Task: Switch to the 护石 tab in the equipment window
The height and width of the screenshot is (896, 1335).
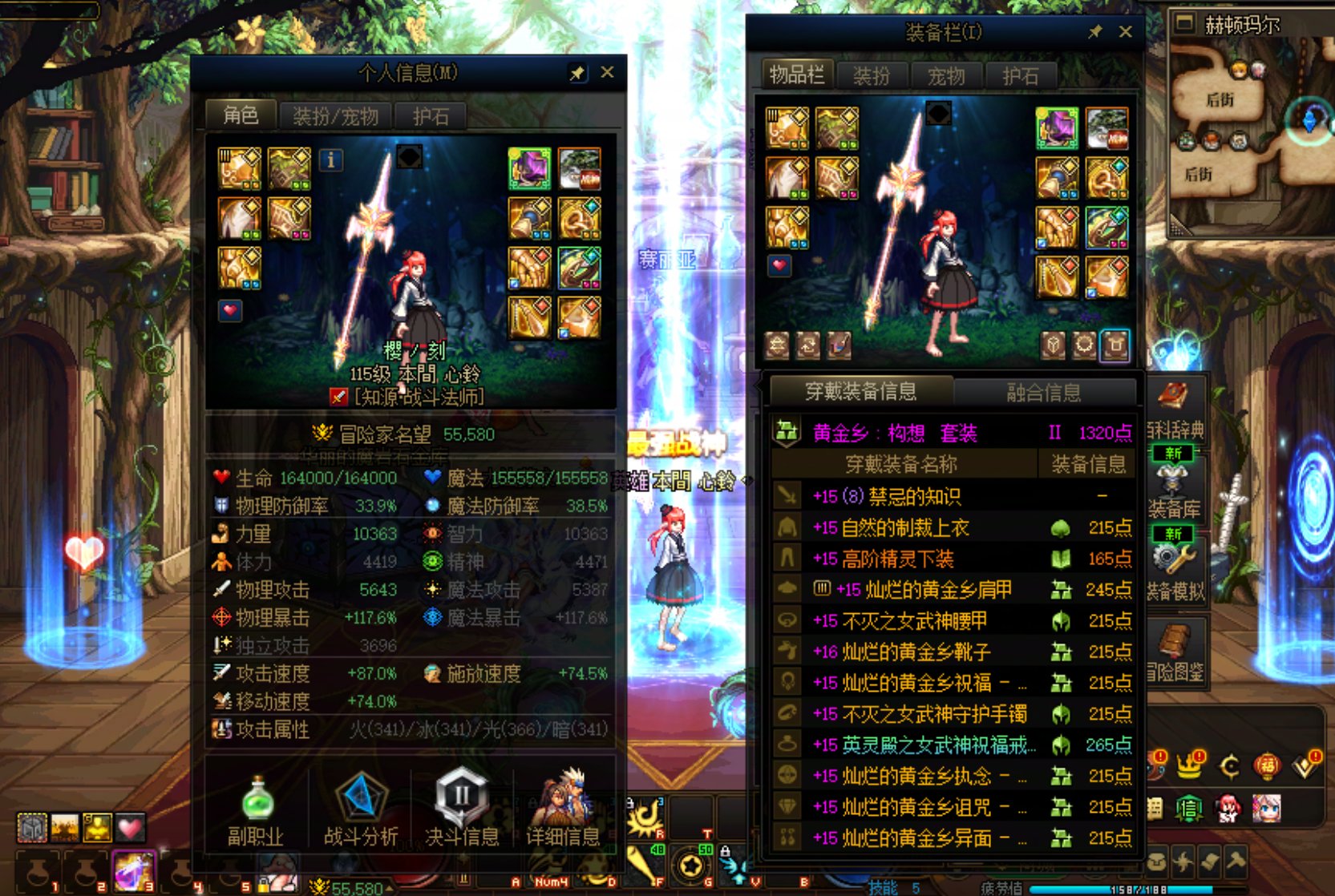Action: (1021, 76)
